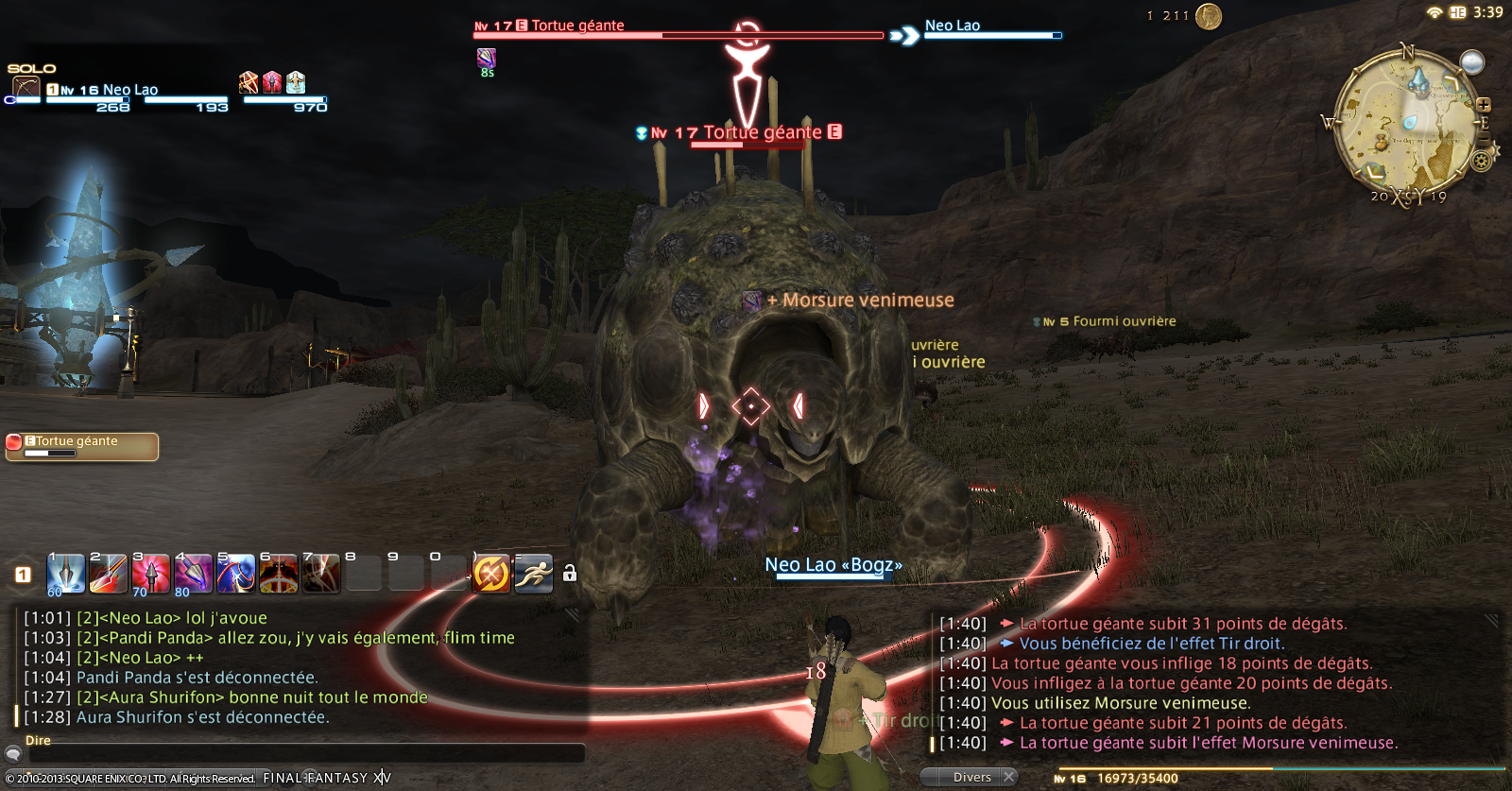Zoom in the minimap with plus button
Screen dimensions: 1512x791
(1484, 105)
